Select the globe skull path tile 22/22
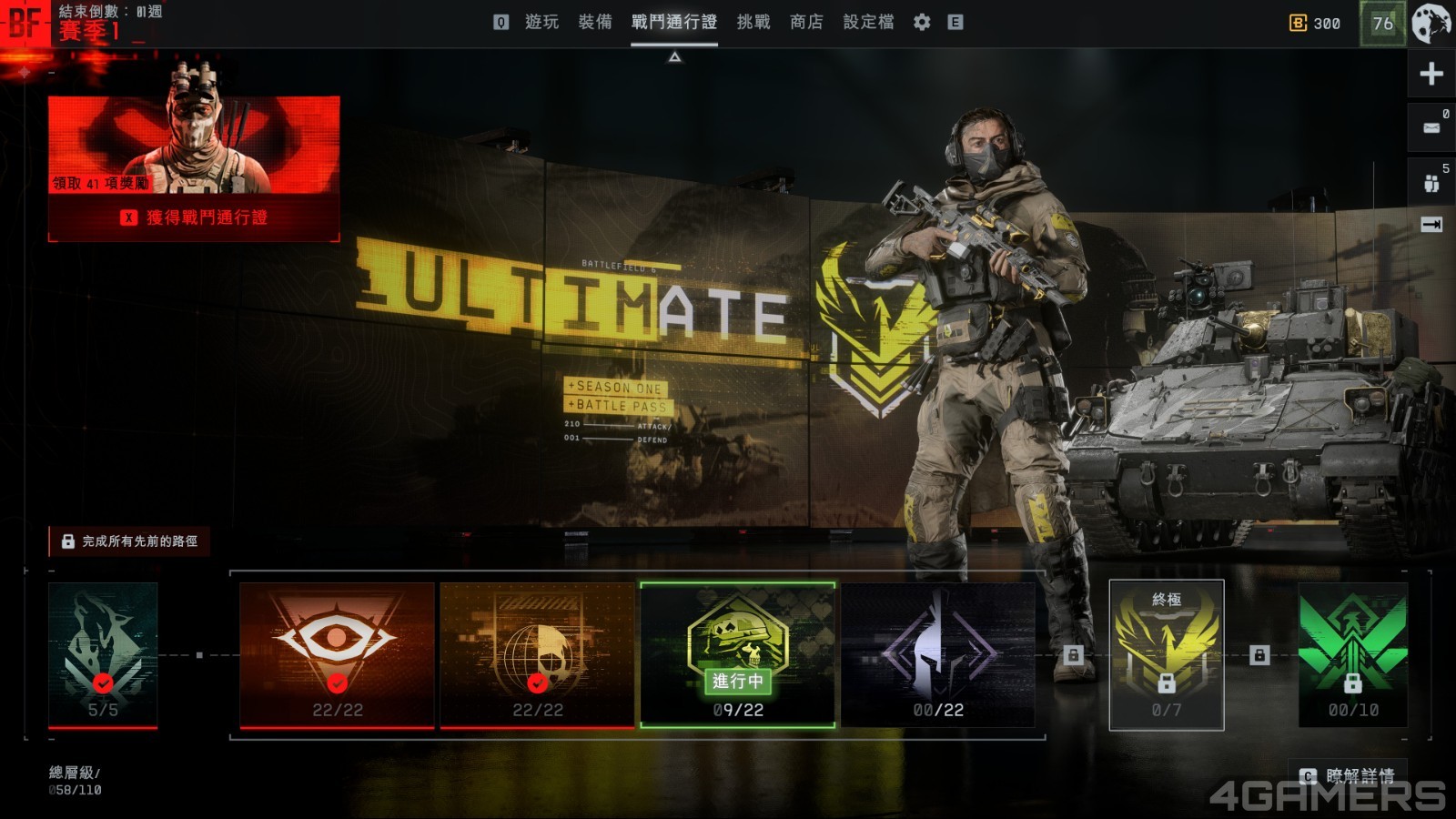The width and height of the screenshot is (1456, 819). click(x=537, y=655)
